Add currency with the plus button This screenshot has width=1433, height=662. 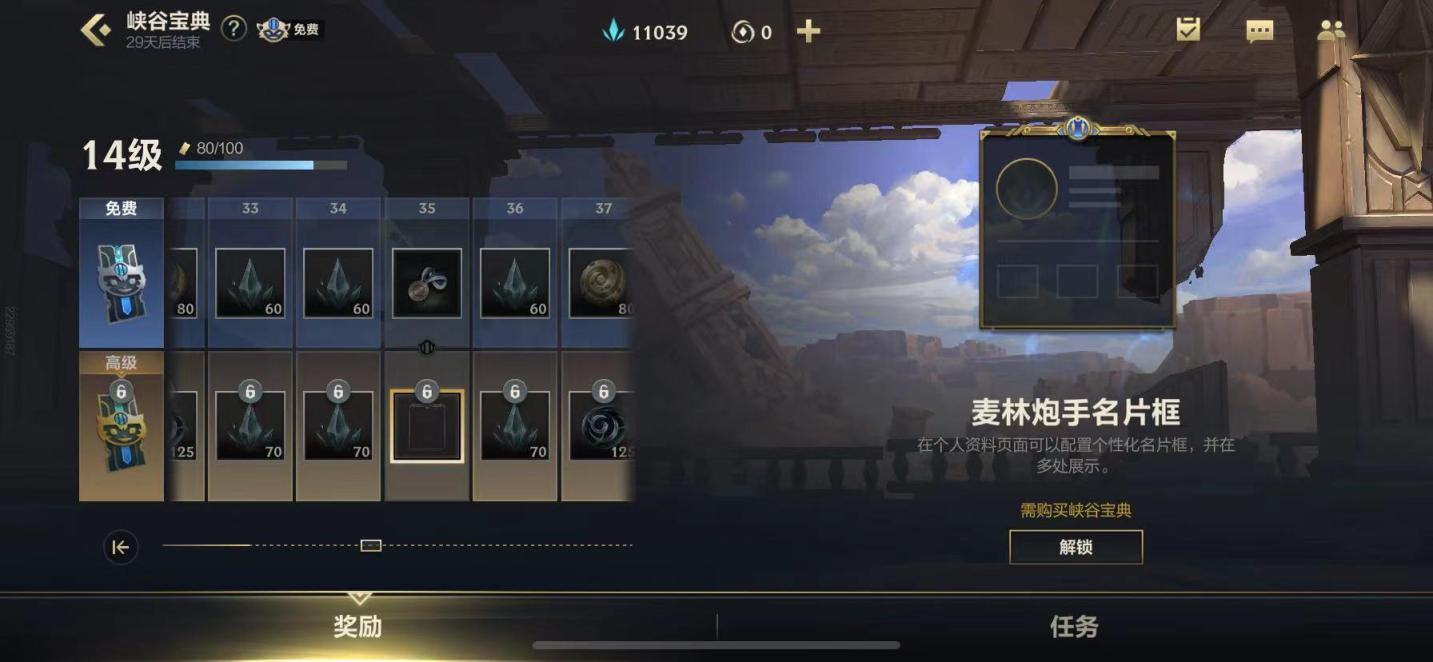point(808,32)
